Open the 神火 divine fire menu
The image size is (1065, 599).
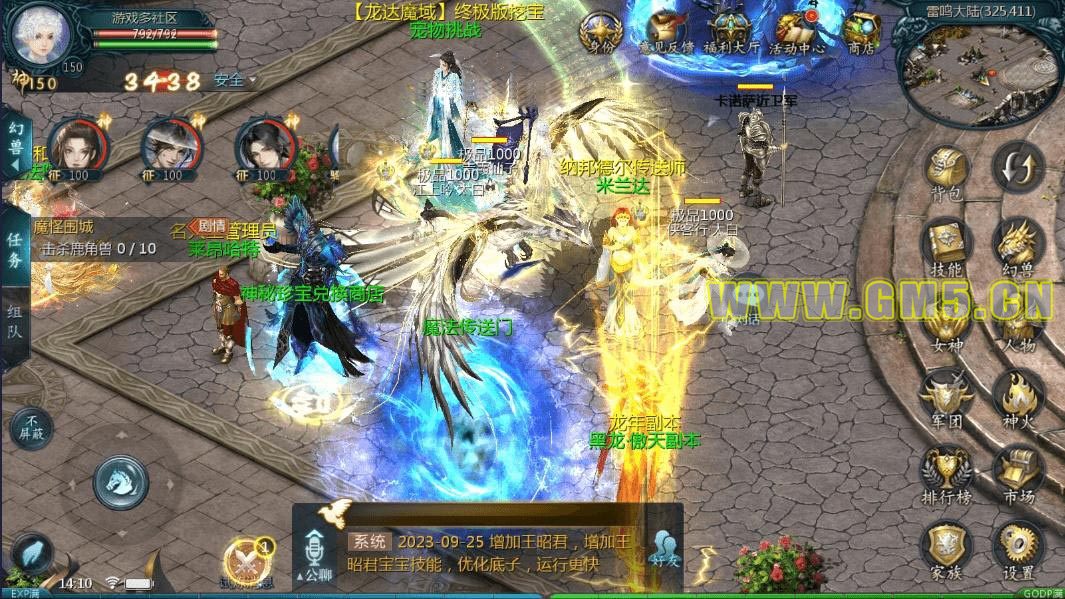tap(1018, 397)
